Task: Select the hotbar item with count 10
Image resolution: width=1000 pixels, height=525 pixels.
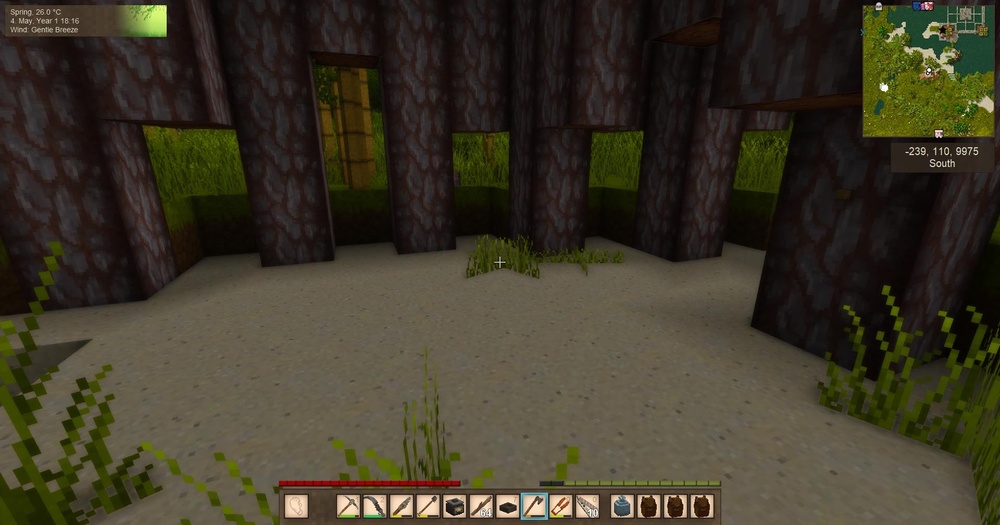Action: (587, 506)
